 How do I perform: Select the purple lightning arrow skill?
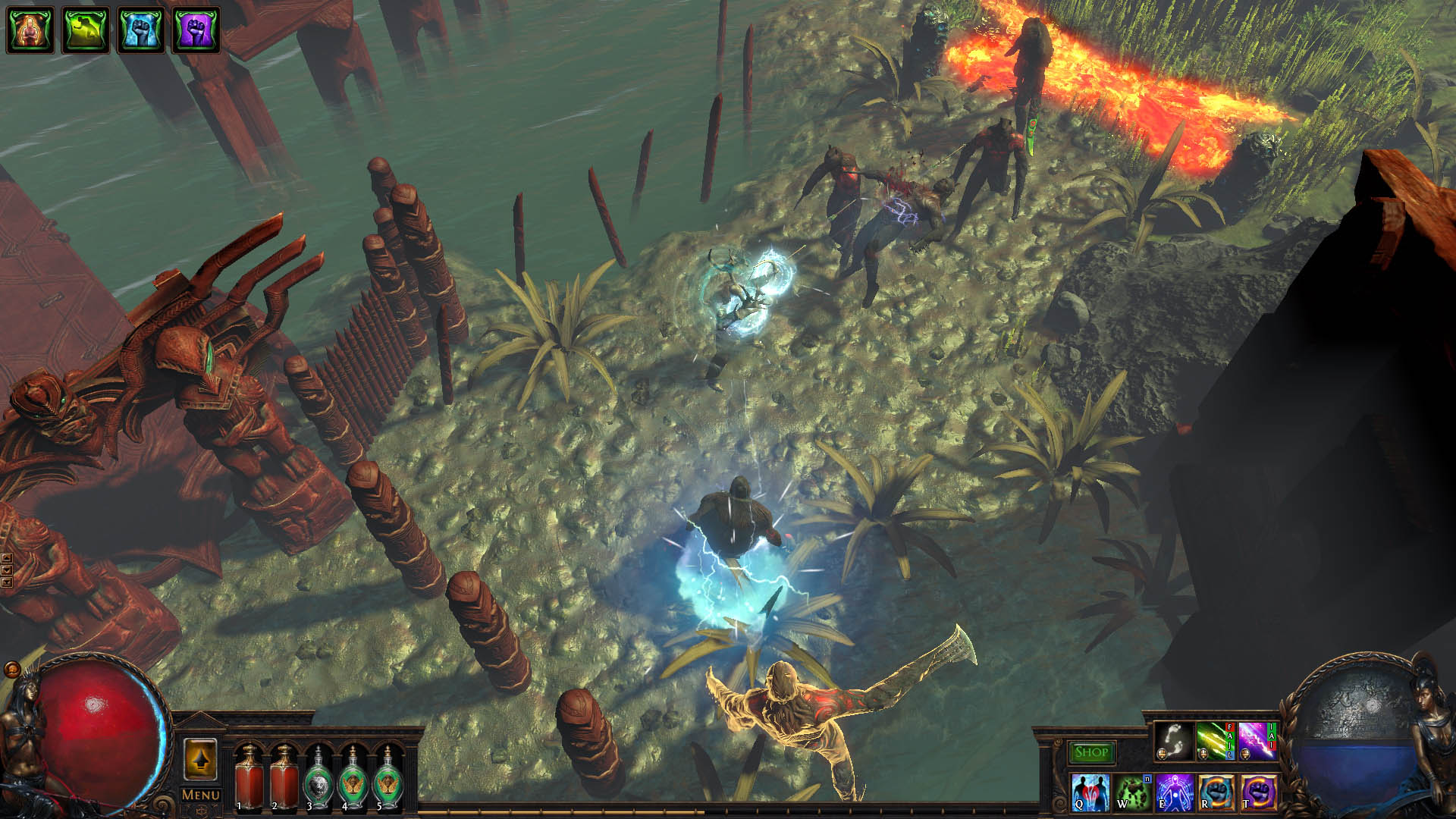point(1256,740)
